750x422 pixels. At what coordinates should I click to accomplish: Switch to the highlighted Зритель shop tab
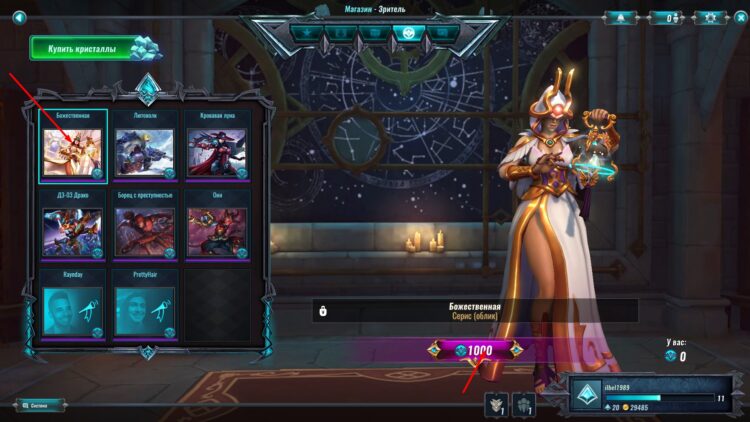[x=406, y=32]
